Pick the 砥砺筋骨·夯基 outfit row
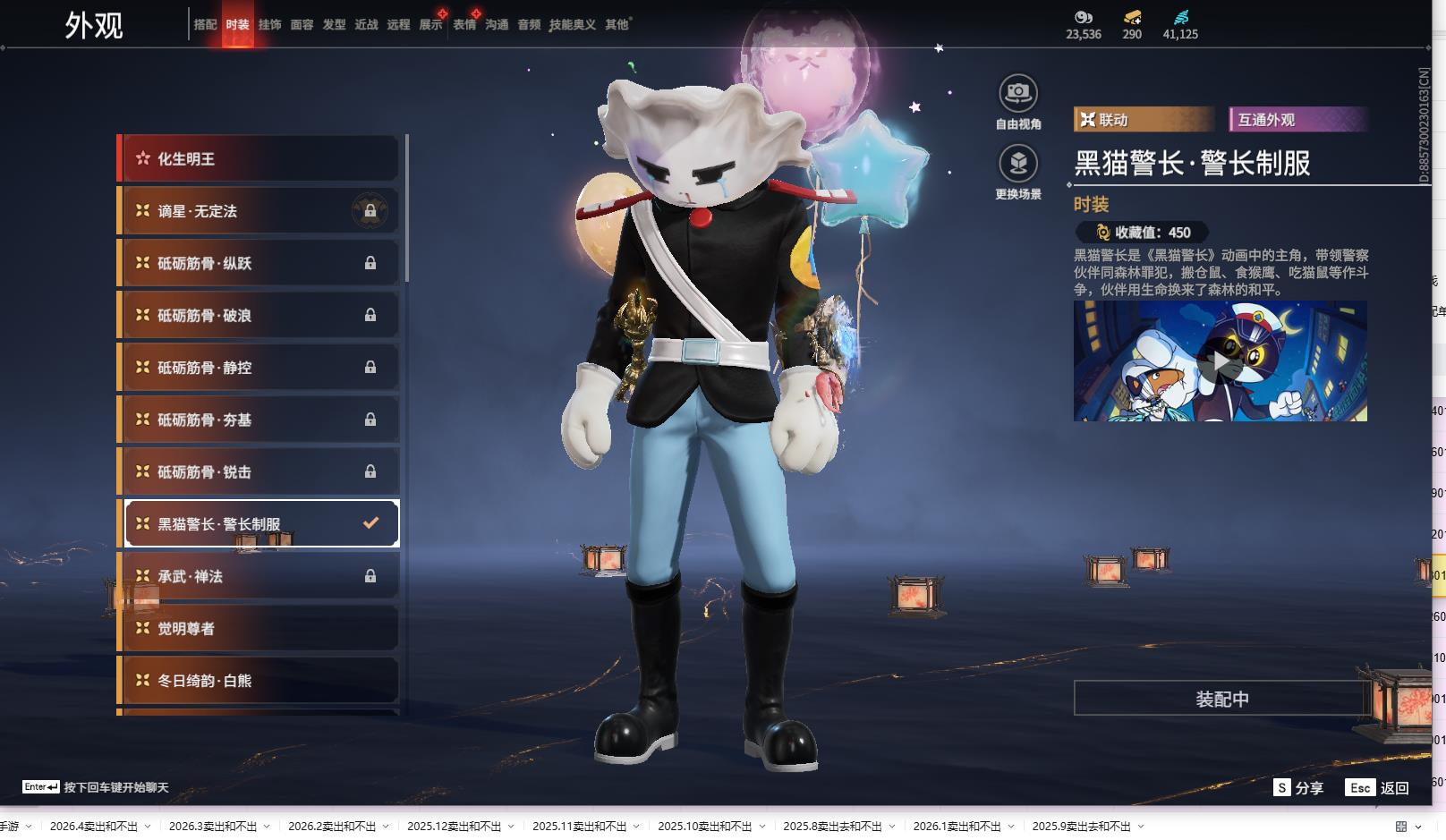 coord(259,420)
